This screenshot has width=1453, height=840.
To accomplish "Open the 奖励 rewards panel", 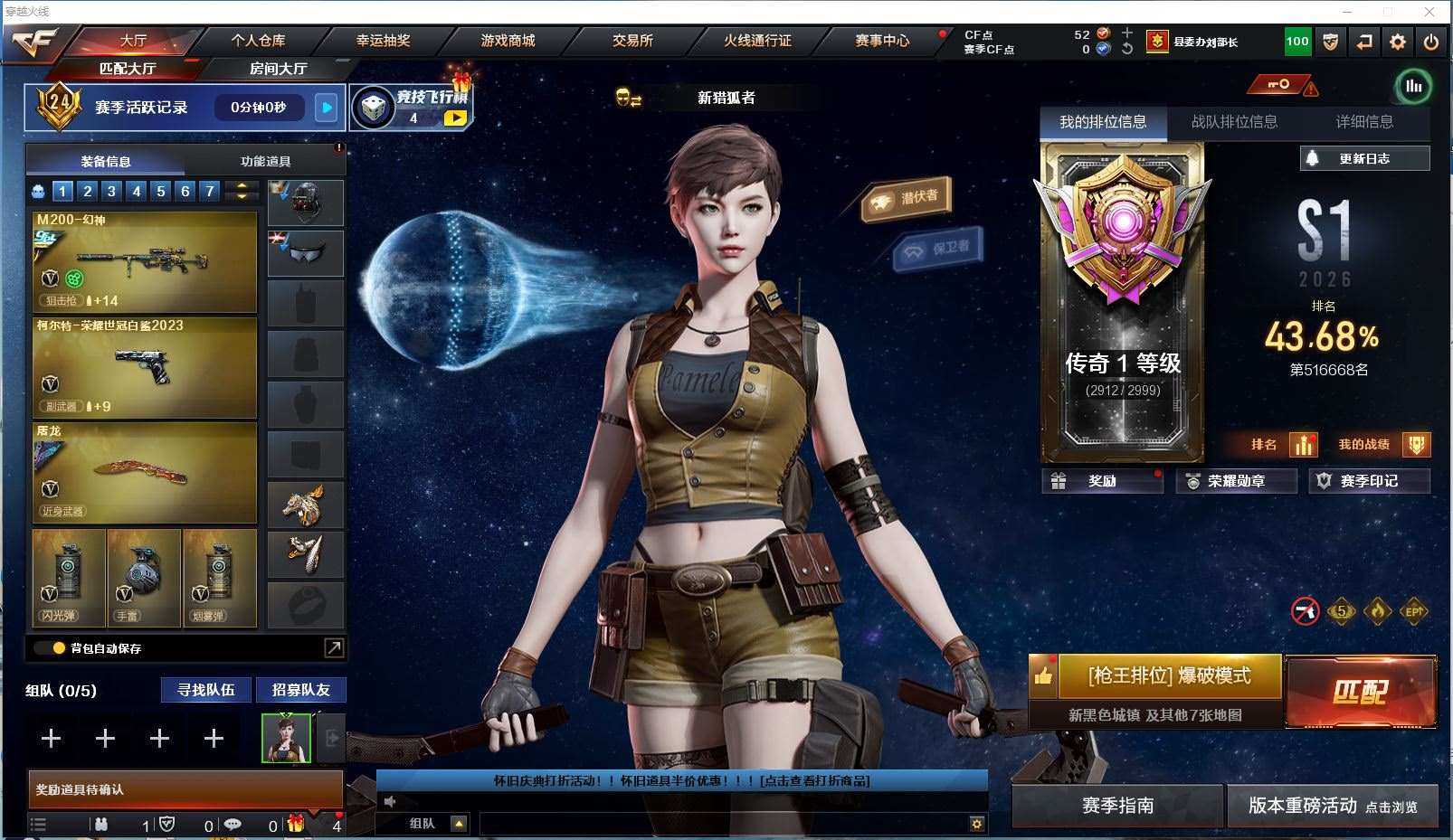I will 1102,481.
